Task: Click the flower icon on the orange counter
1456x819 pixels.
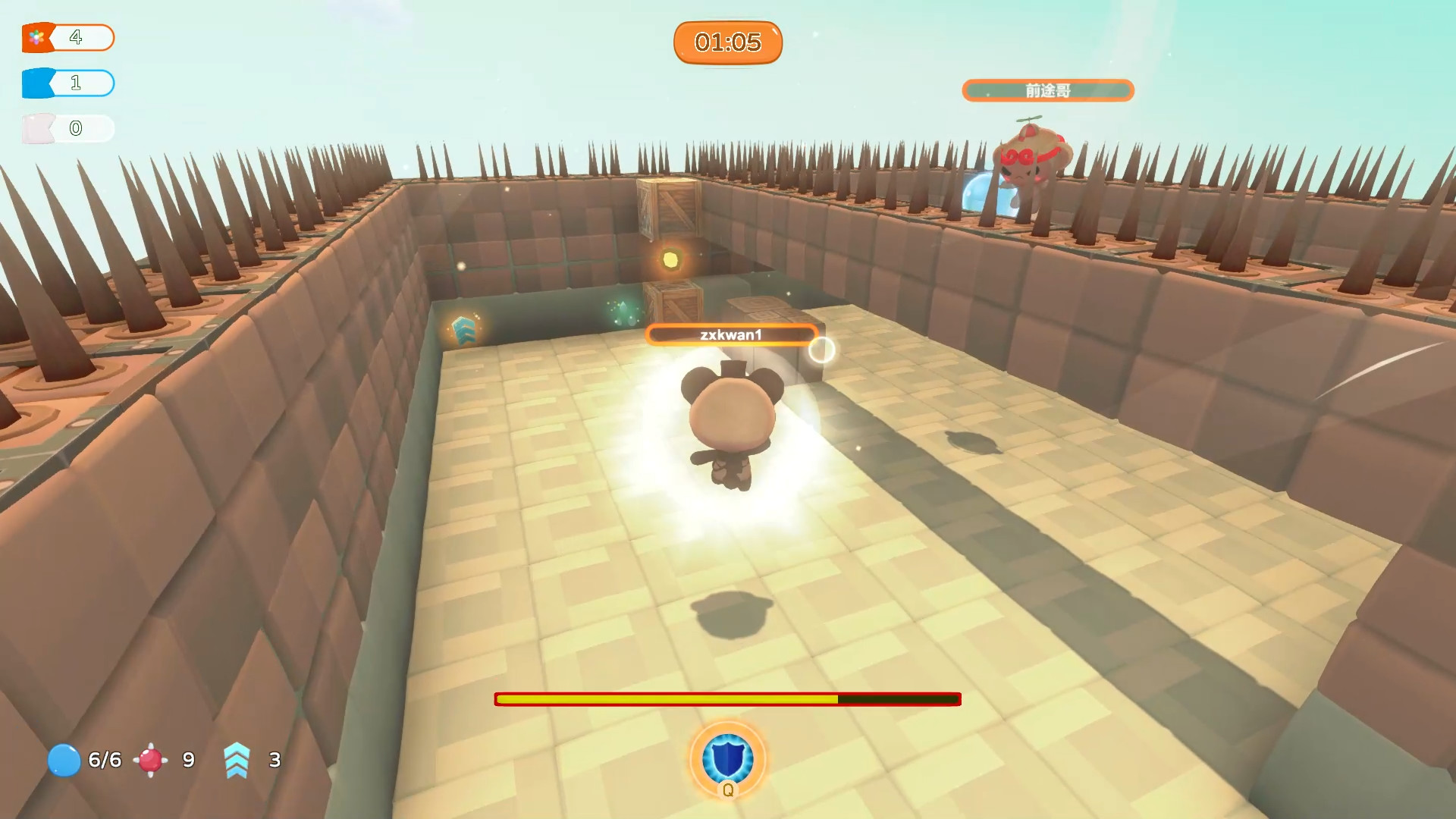Action: pyautogui.click(x=36, y=36)
